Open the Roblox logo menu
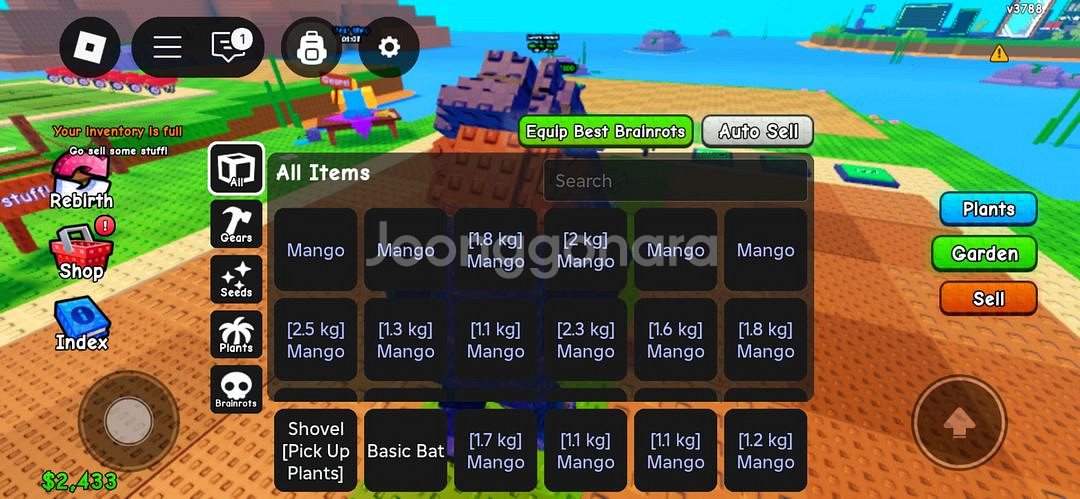Screen dimensions: 1080x499 click(x=90, y=47)
